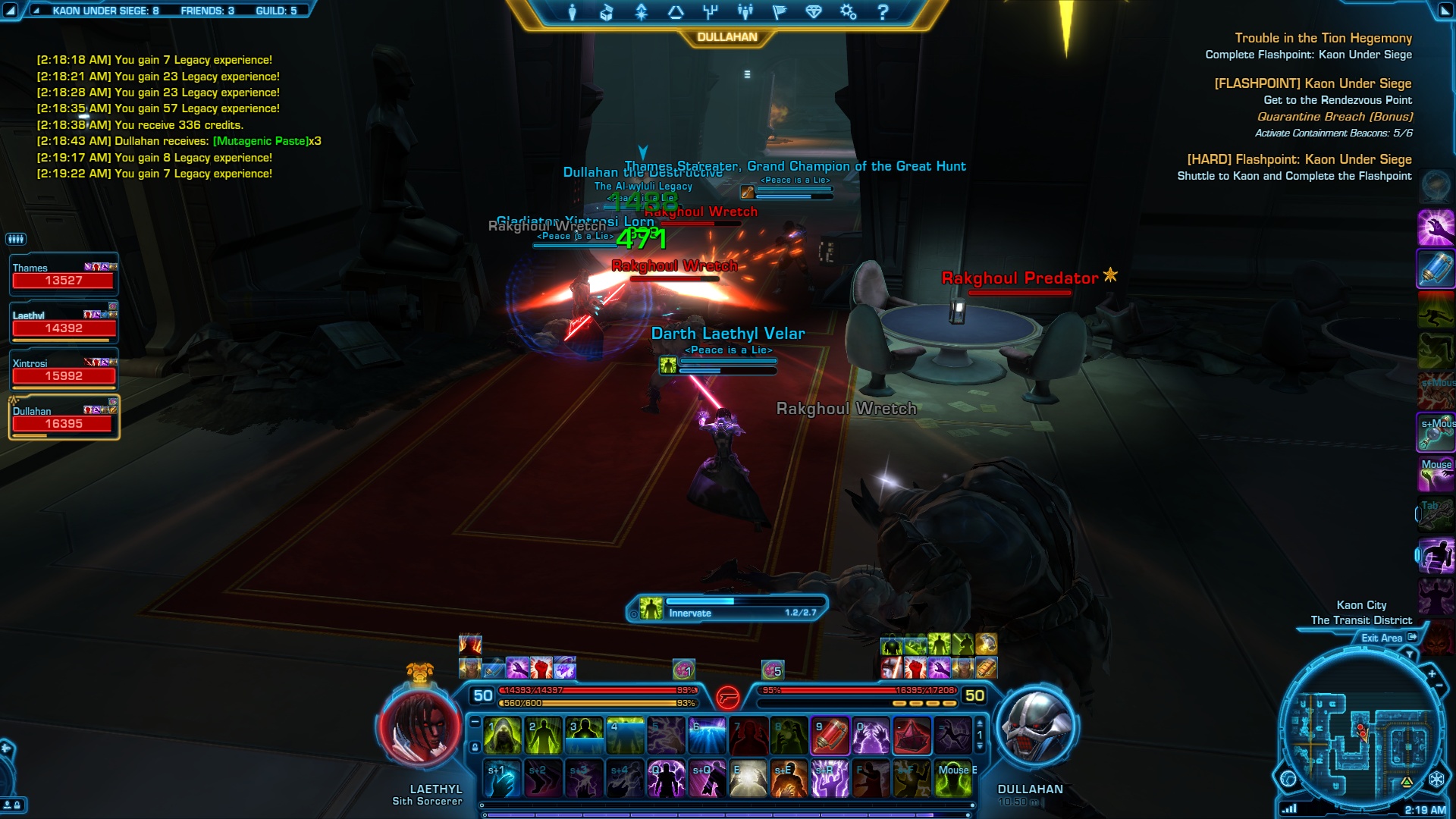Viewport: 1456px width, 819px height.
Task: Select Xintrosi's party frame
Action: [64, 370]
